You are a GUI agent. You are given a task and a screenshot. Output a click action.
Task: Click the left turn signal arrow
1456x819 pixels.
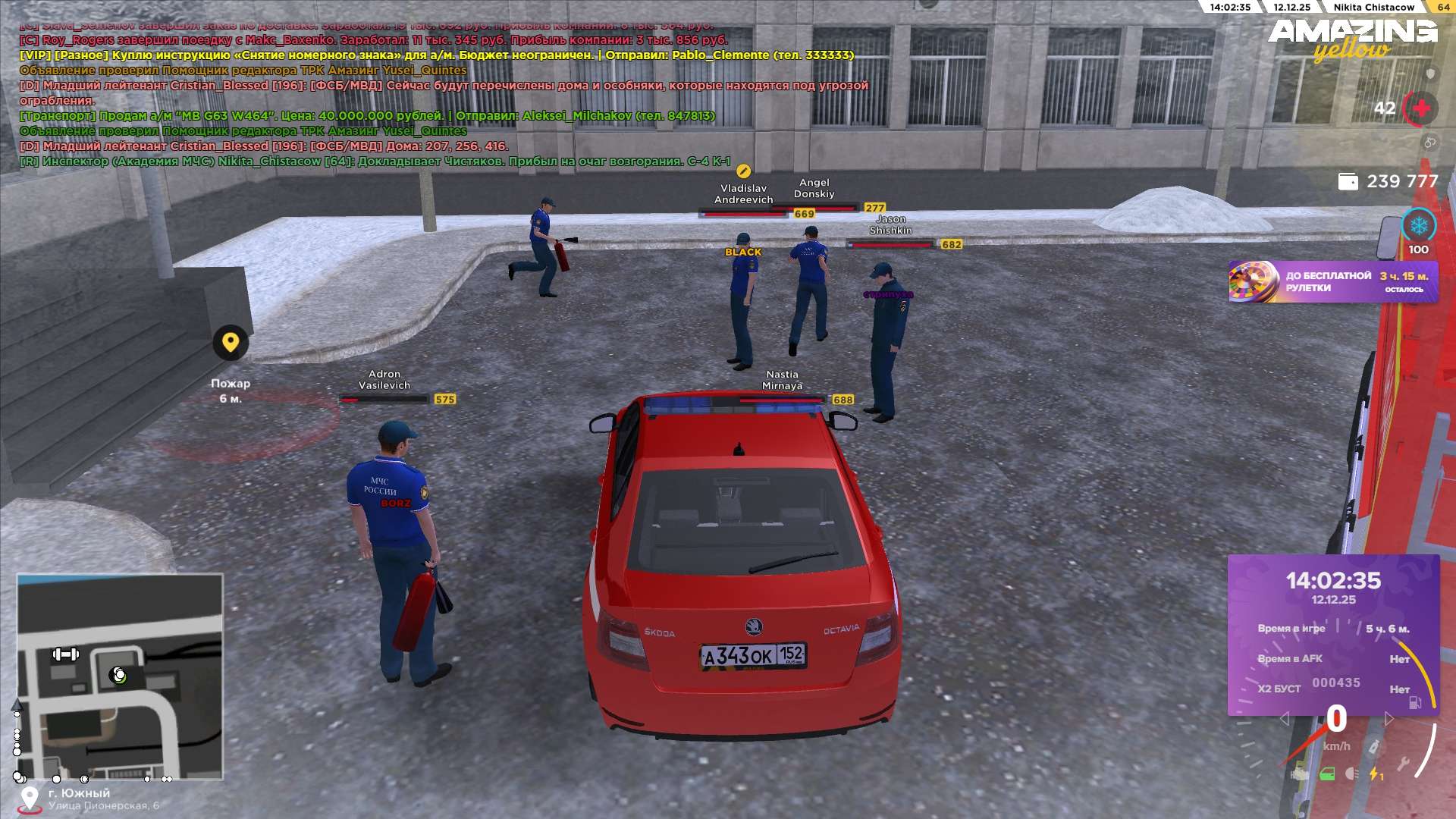(x=1284, y=719)
